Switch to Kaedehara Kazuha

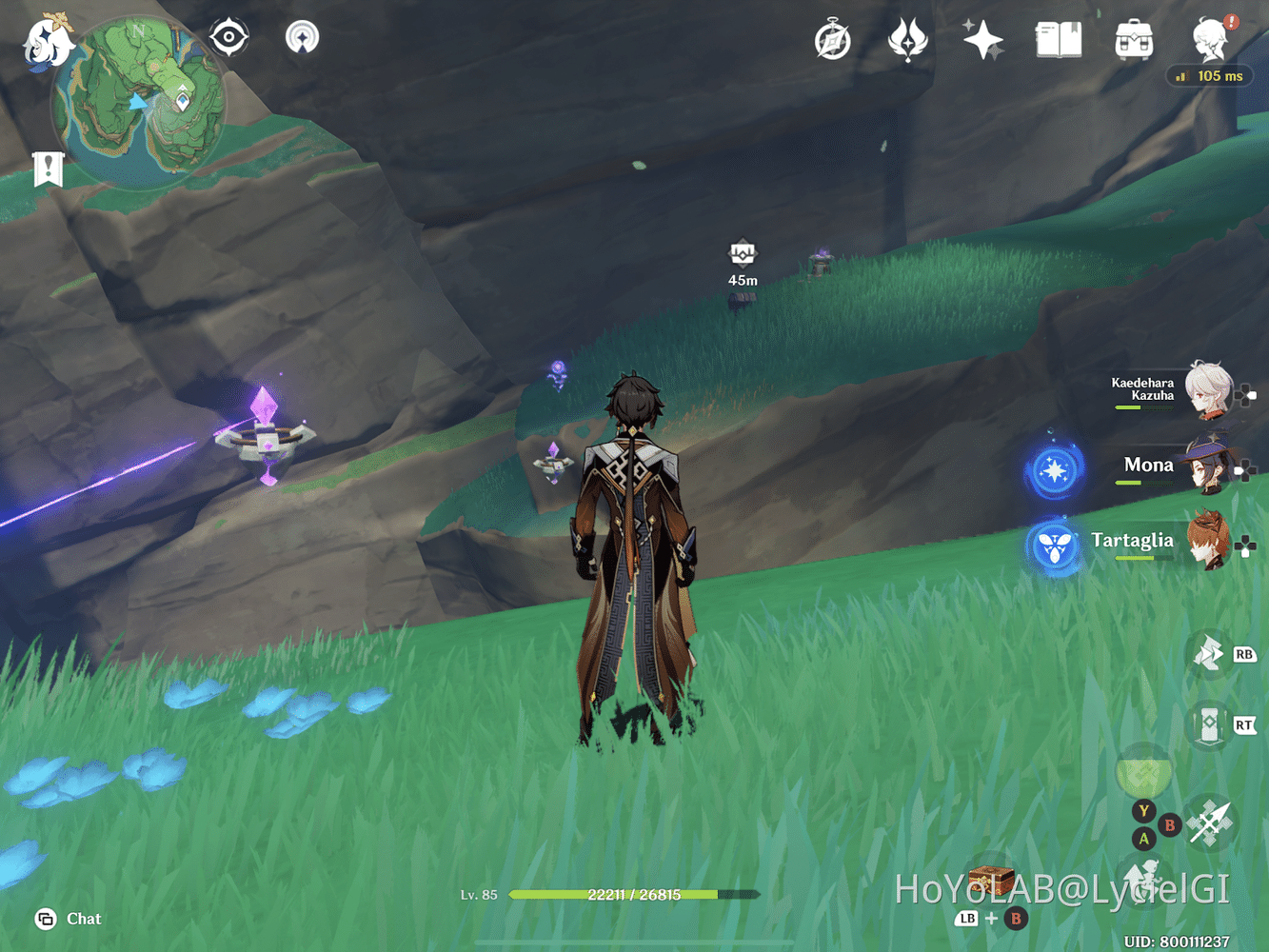[1204, 392]
